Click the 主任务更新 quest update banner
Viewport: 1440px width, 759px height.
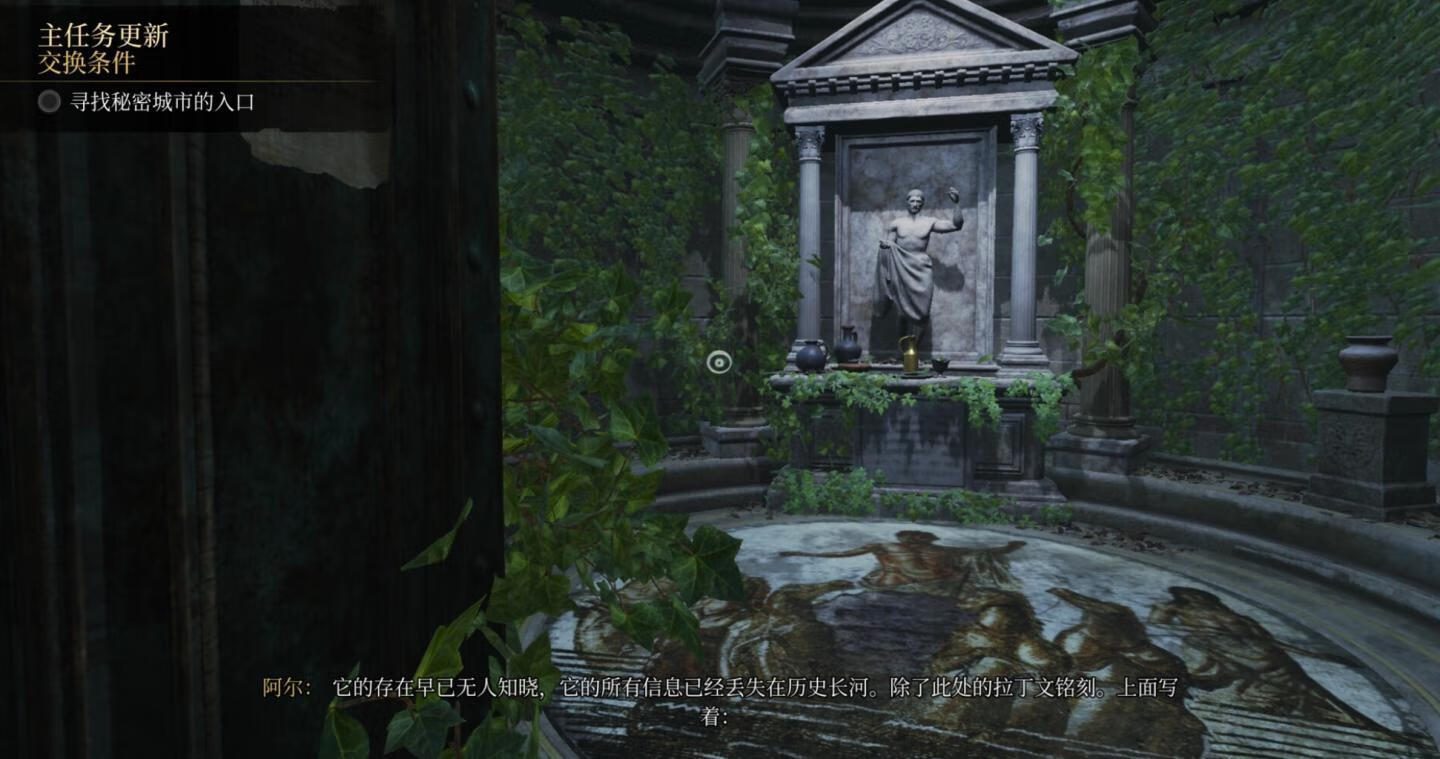click(x=104, y=36)
